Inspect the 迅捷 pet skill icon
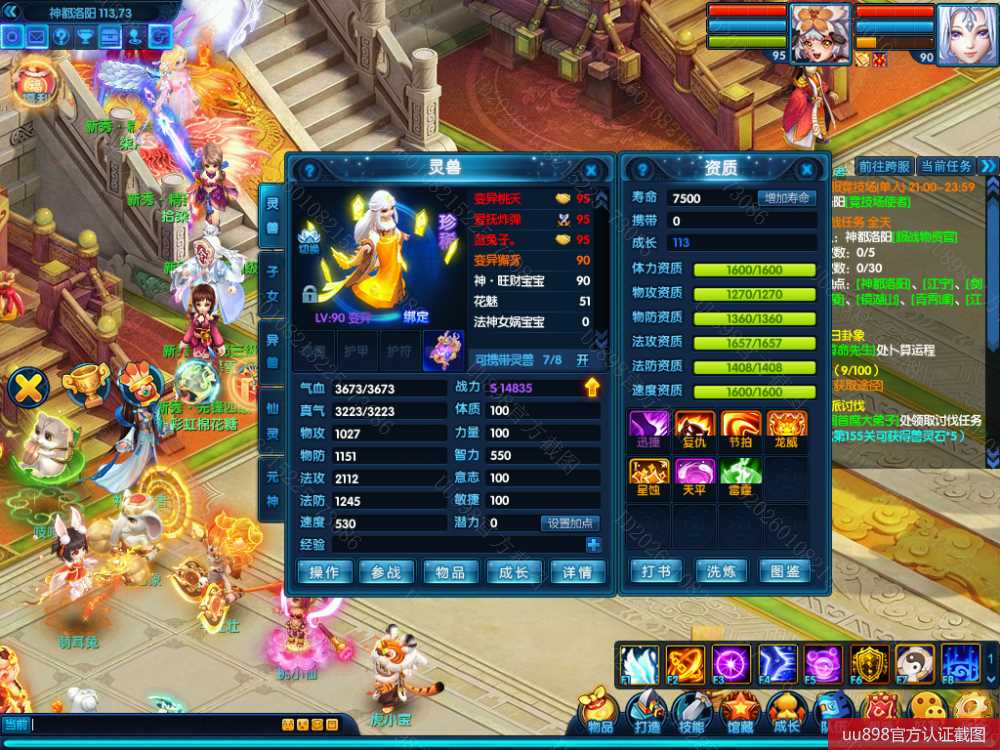 tap(647, 428)
